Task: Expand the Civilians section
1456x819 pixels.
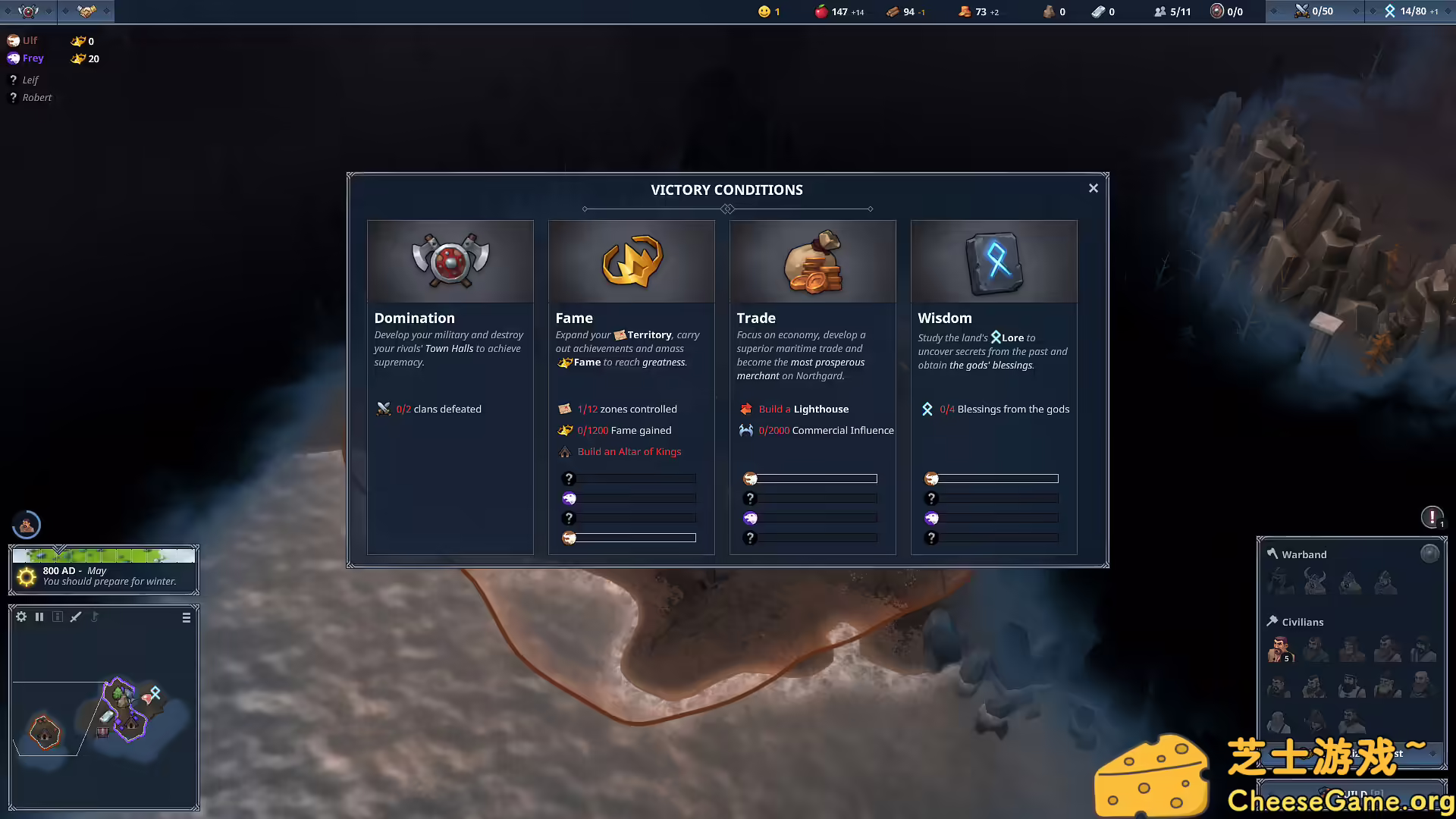Action: (x=1301, y=621)
